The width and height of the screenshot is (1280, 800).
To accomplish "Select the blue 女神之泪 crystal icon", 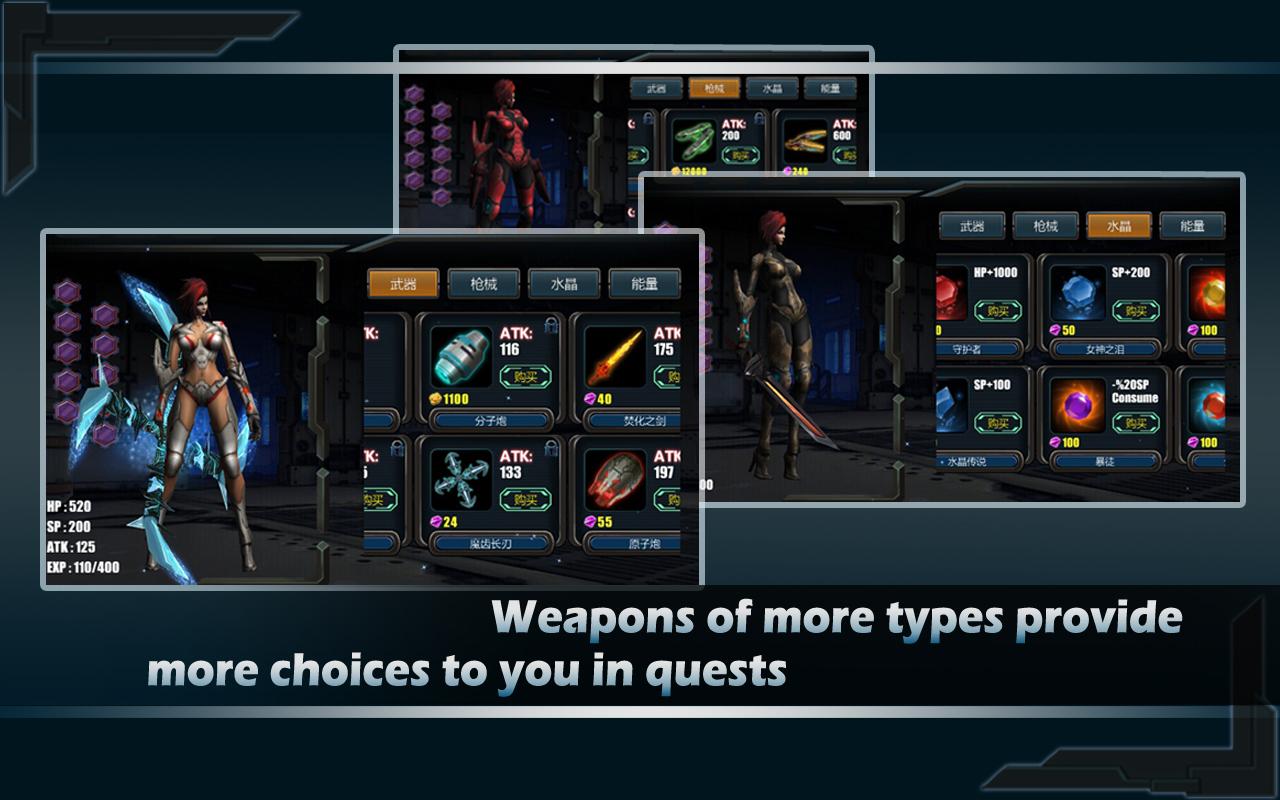I will click(1078, 293).
